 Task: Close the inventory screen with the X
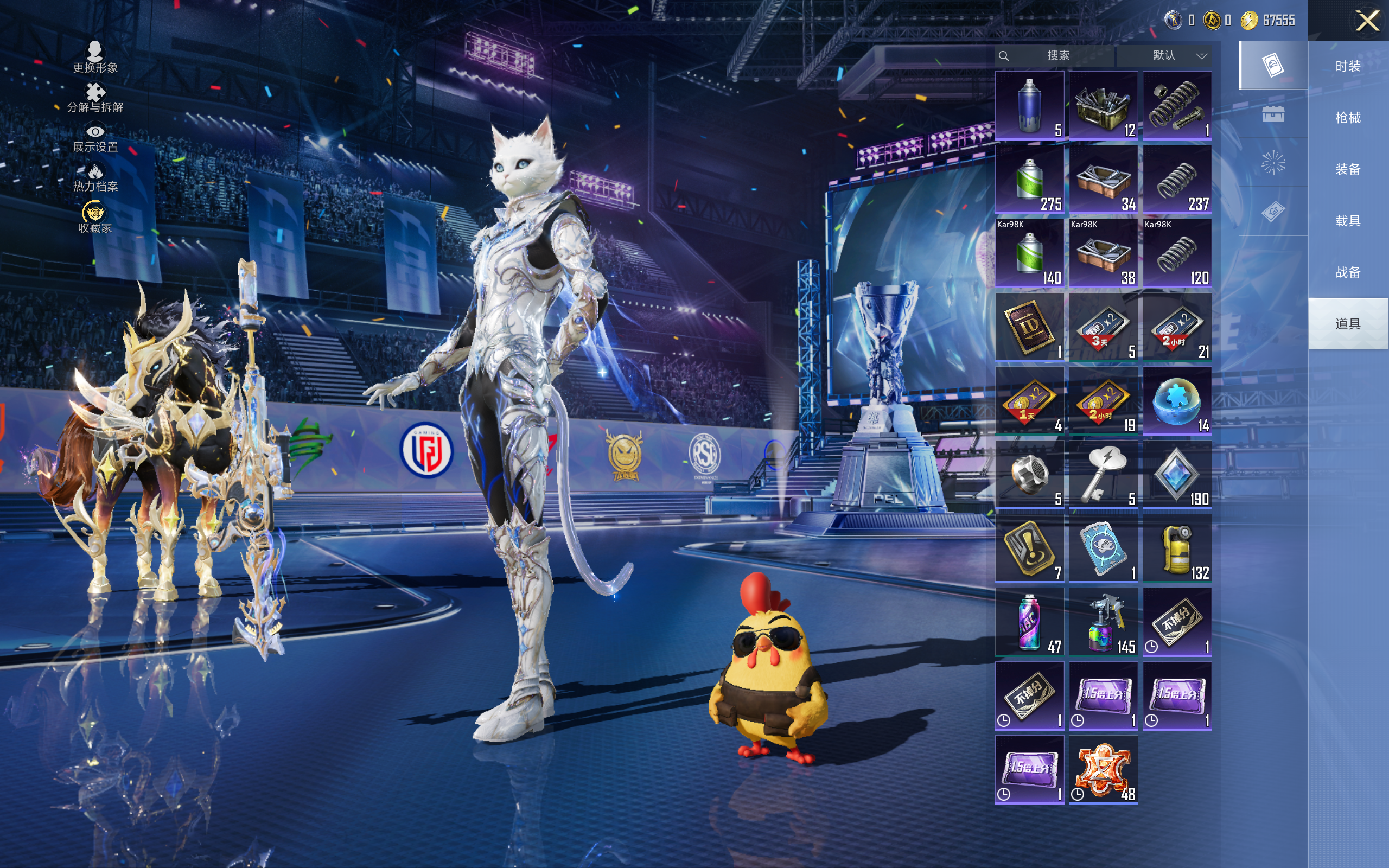pyautogui.click(x=1367, y=21)
